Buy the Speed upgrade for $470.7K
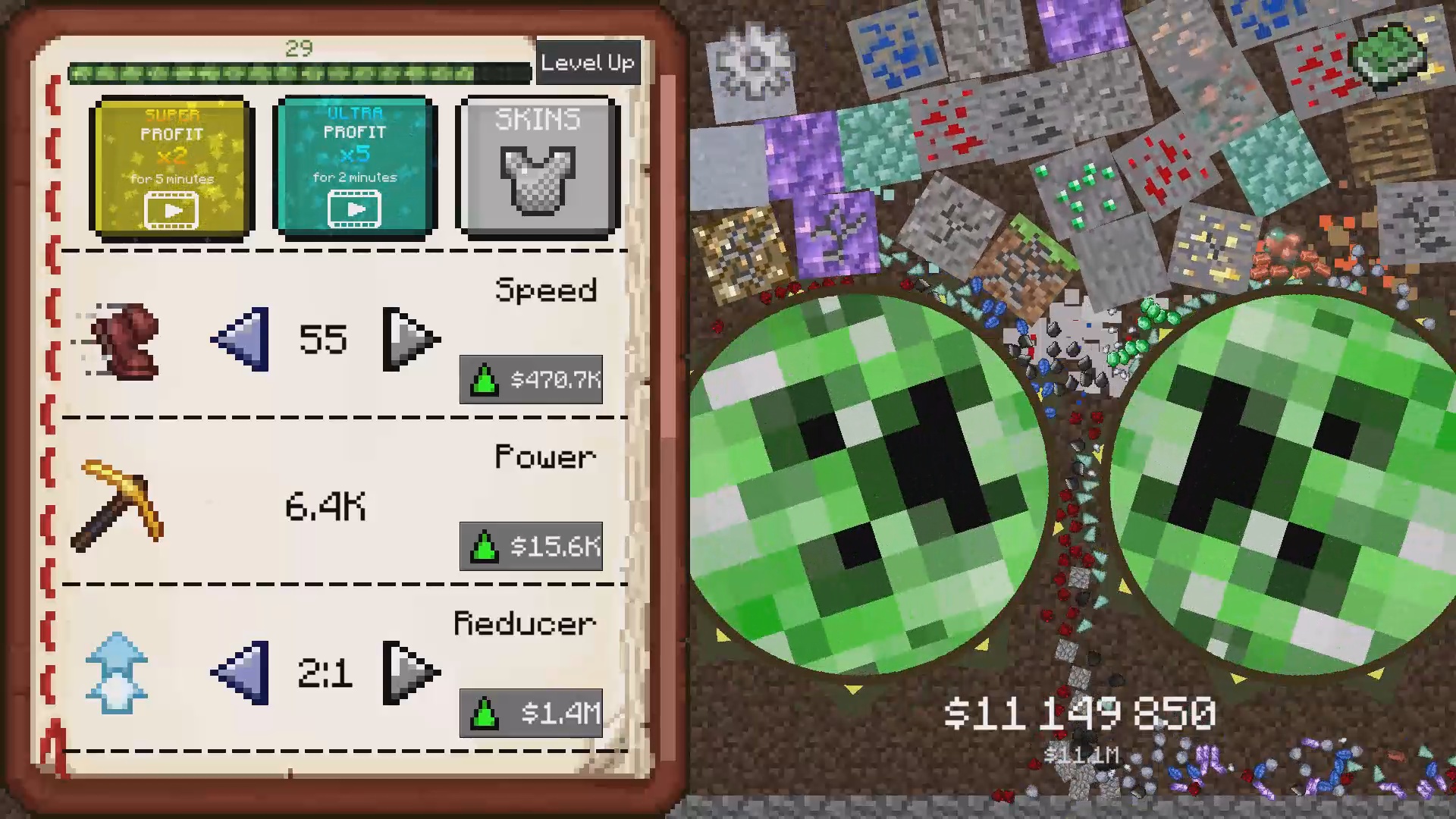Image resolution: width=1456 pixels, height=819 pixels. [x=531, y=381]
